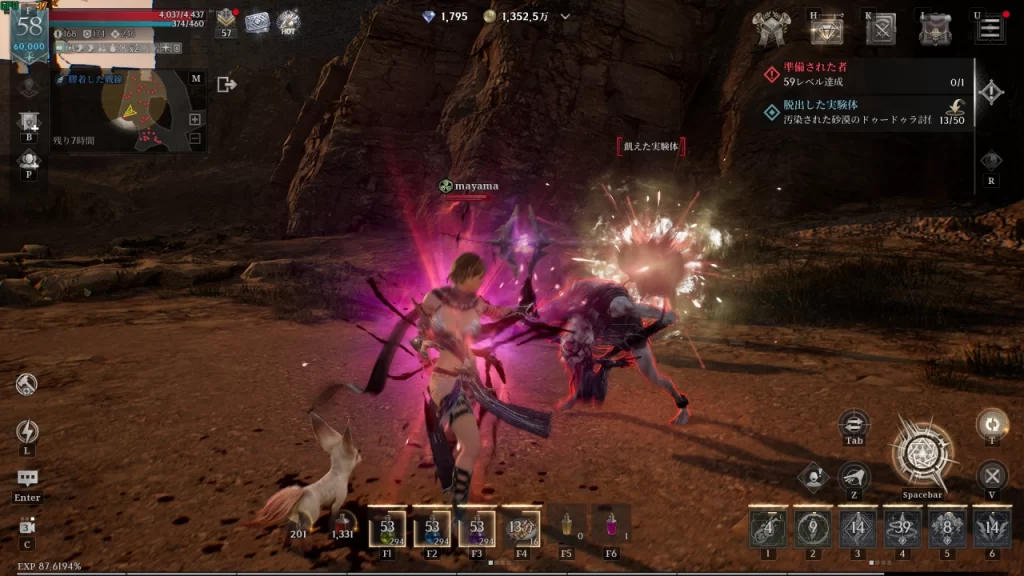Open the hamburger main menu
The width and height of the screenshot is (1024, 576).
point(990,29)
